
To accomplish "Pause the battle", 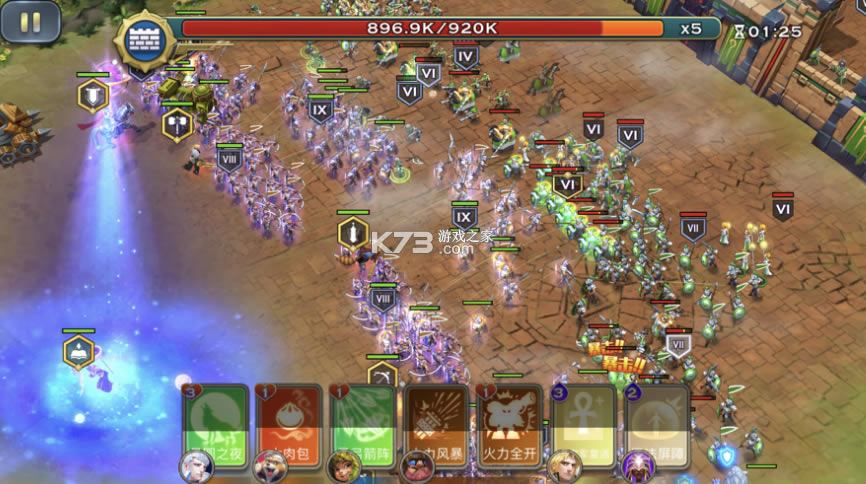I will (30, 22).
